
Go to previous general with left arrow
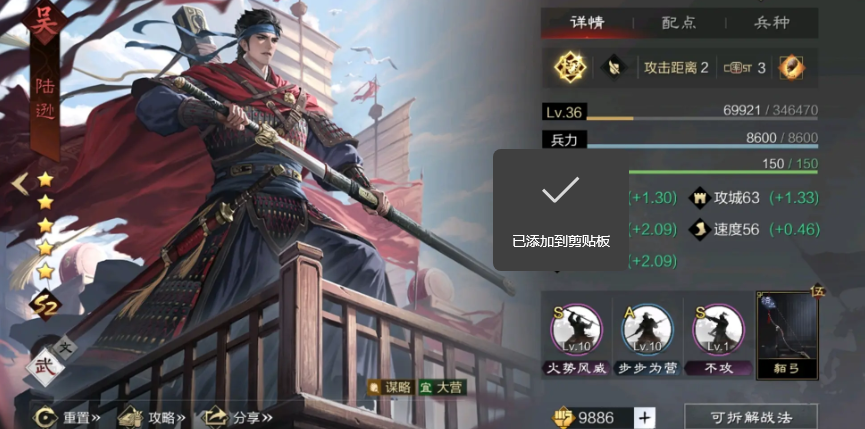tap(18, 183)
